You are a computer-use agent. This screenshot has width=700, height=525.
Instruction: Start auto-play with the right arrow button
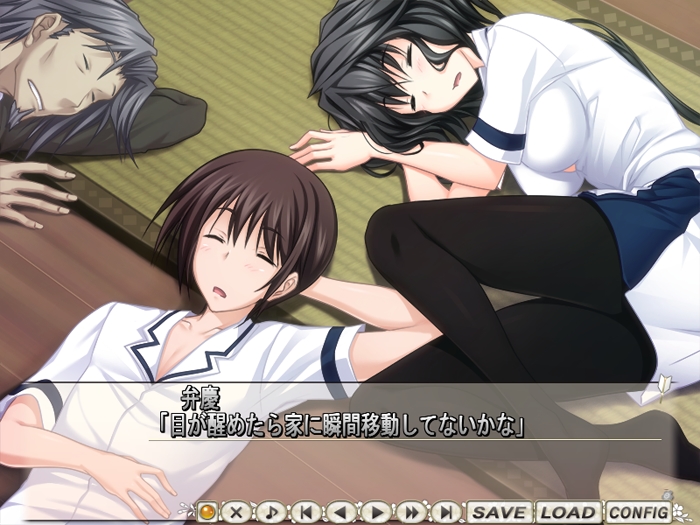(376, 512)
